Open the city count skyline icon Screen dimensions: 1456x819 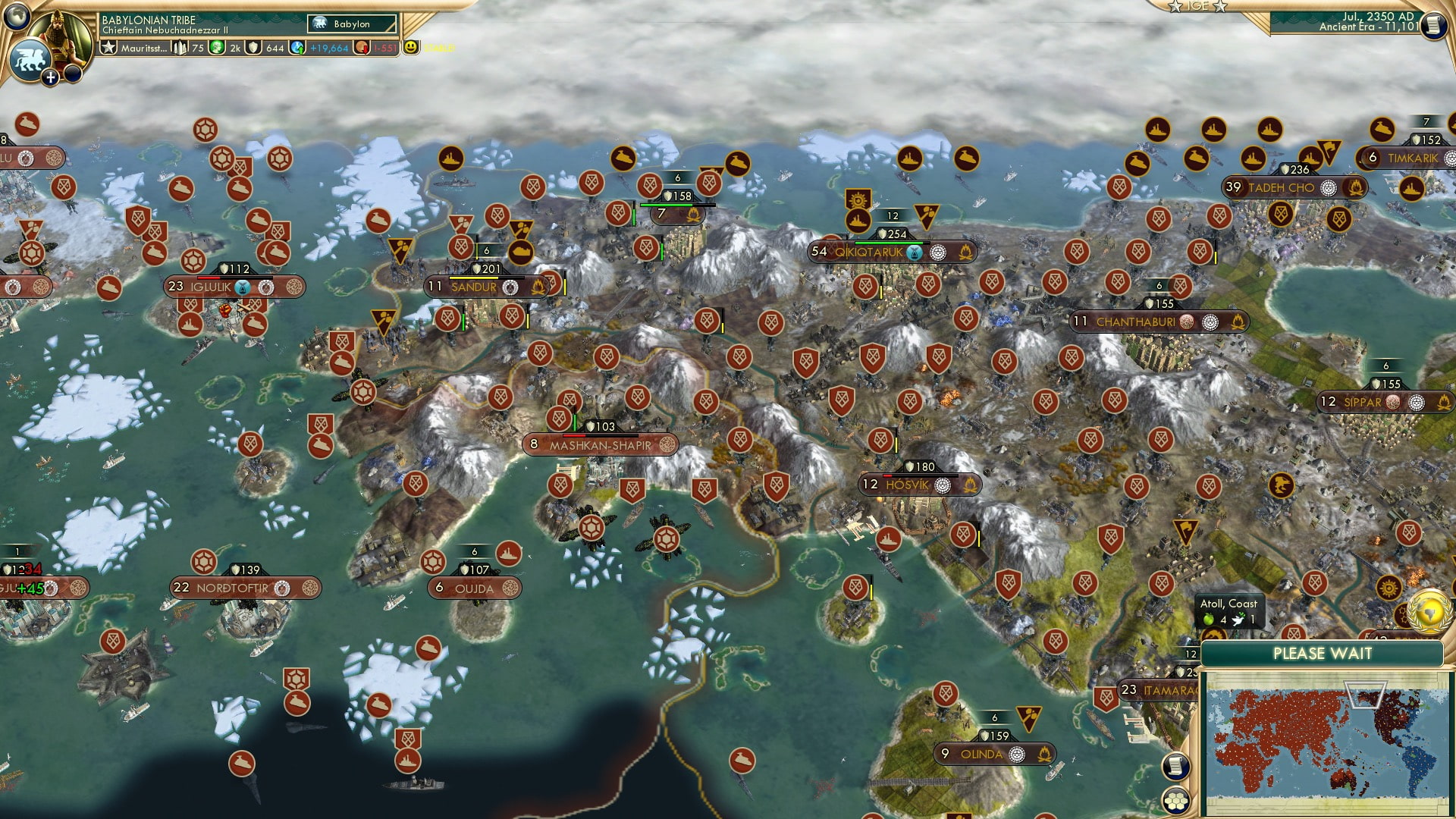(180, 48)
